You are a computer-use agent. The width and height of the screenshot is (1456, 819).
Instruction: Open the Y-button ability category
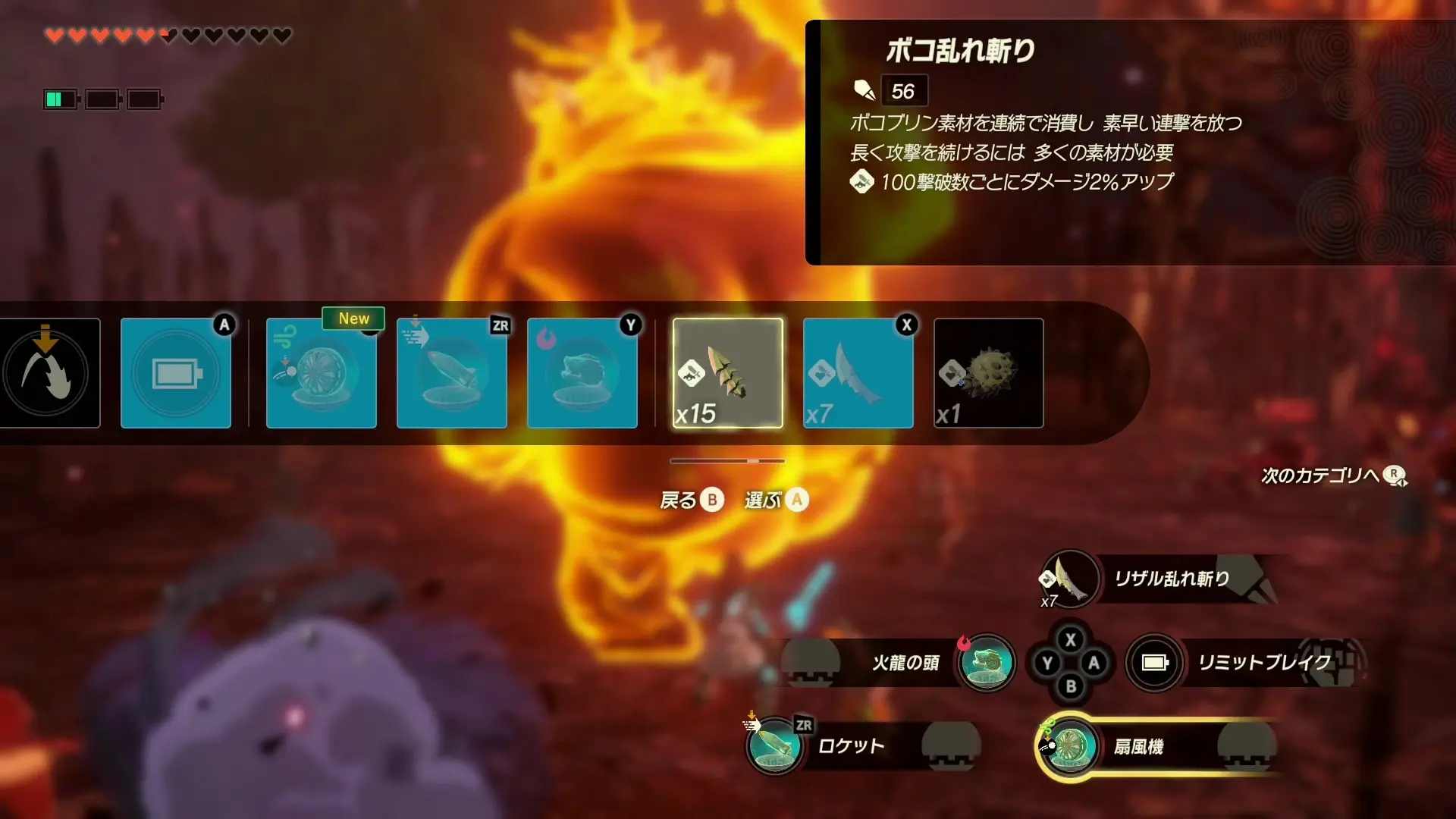(582, 373)
